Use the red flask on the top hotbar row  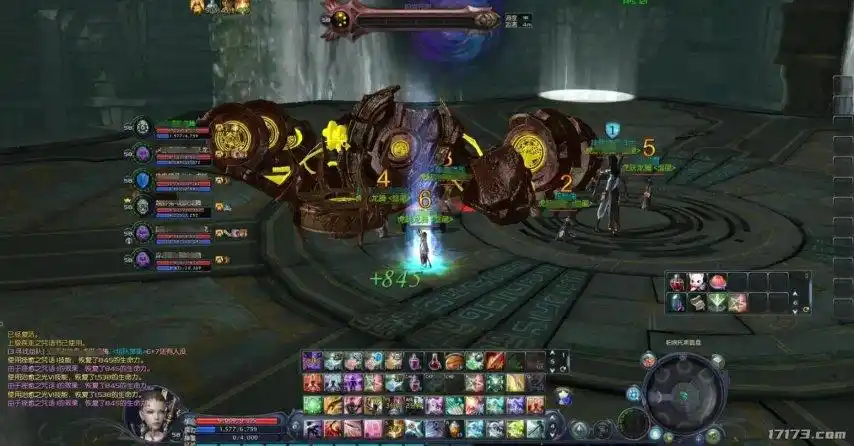pyautogui.click(x=435, y=361)
